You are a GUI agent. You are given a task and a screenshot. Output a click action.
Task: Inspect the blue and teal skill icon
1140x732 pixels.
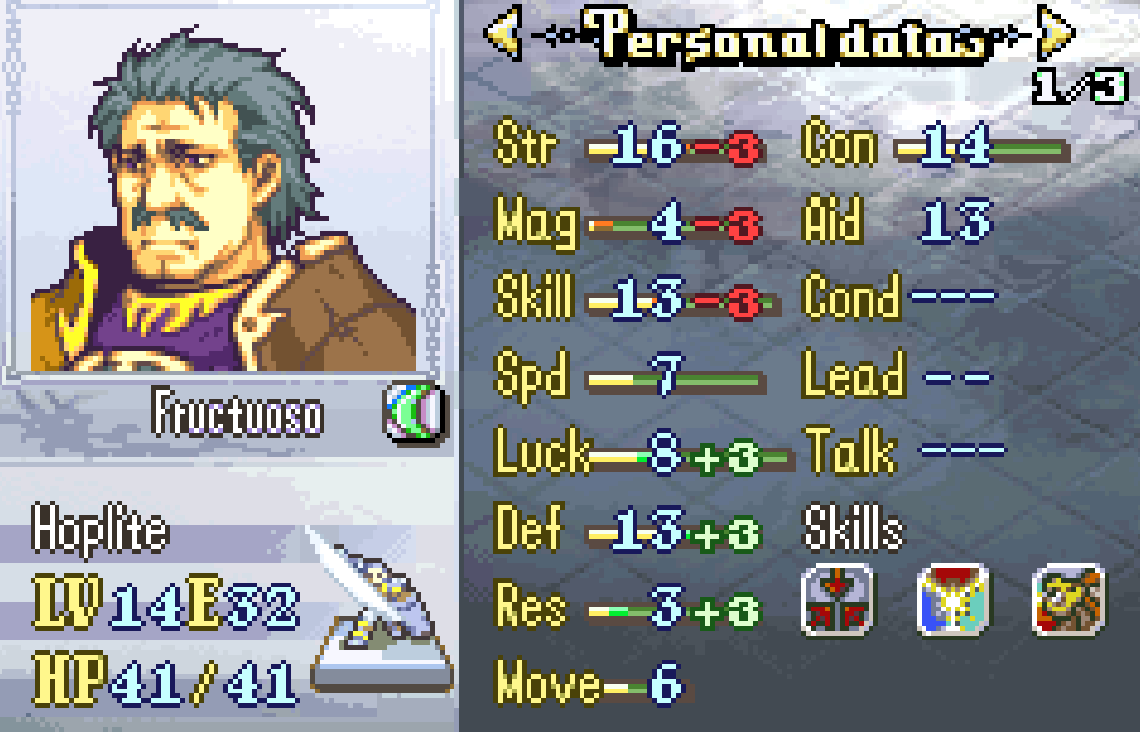coord(953,600)
